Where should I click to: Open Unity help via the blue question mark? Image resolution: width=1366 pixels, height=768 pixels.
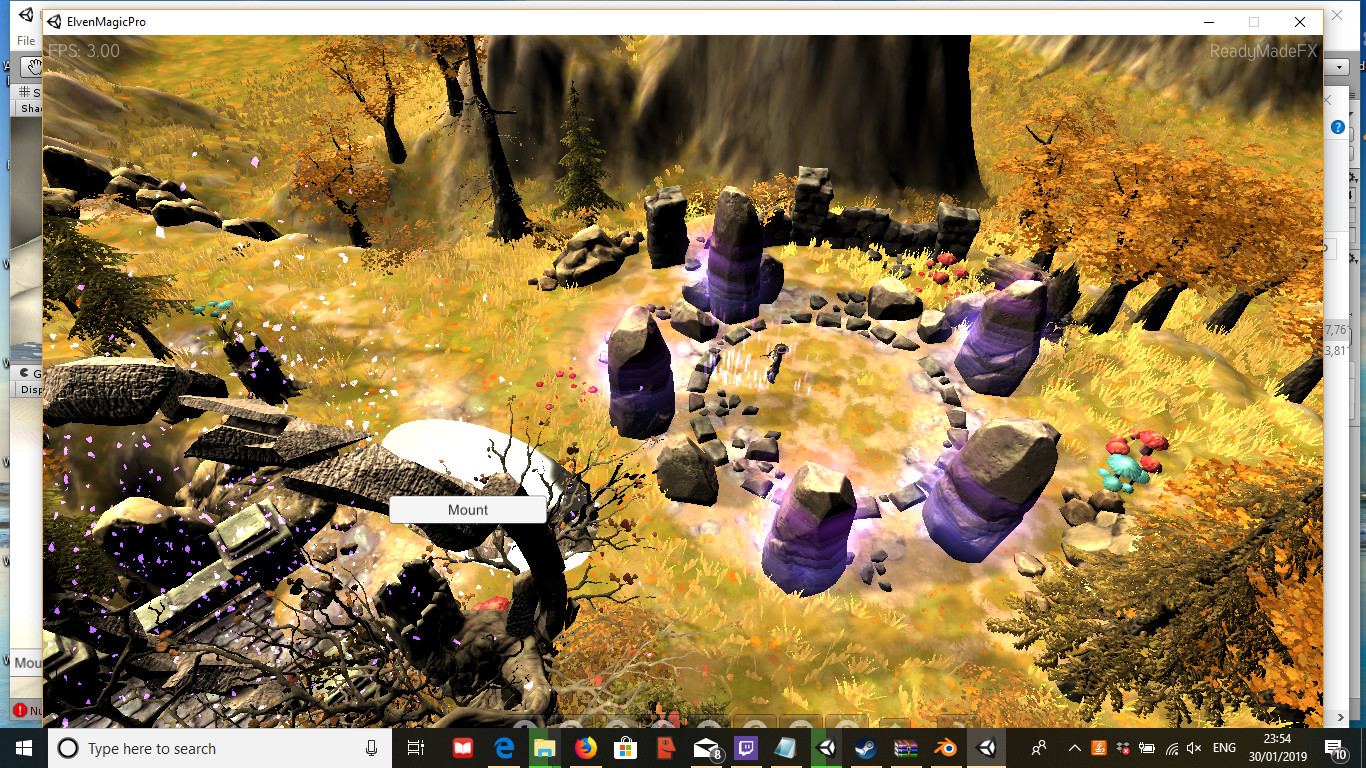pos(1337,126)
